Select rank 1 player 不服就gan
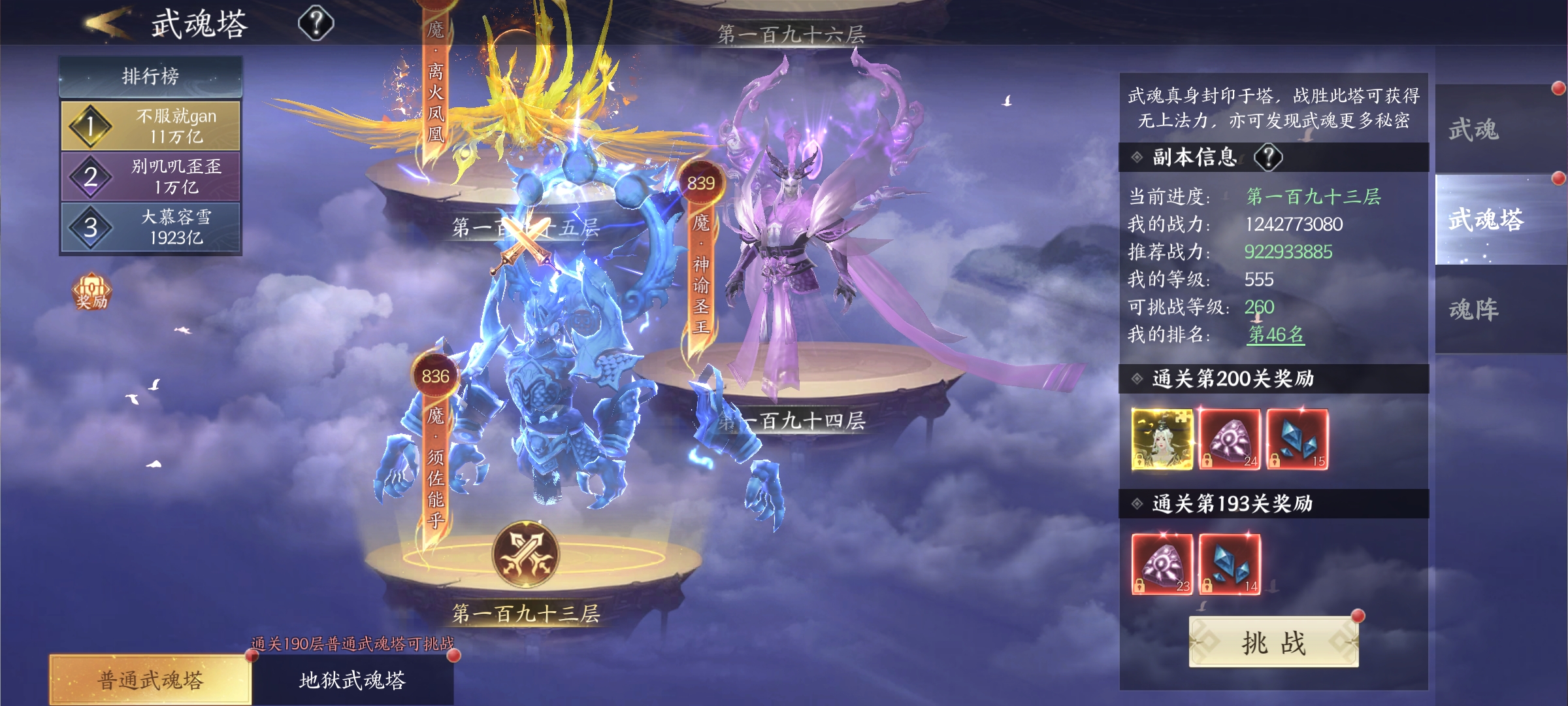The height and width of the screenshot is (706, 1568). click(150, 126)
